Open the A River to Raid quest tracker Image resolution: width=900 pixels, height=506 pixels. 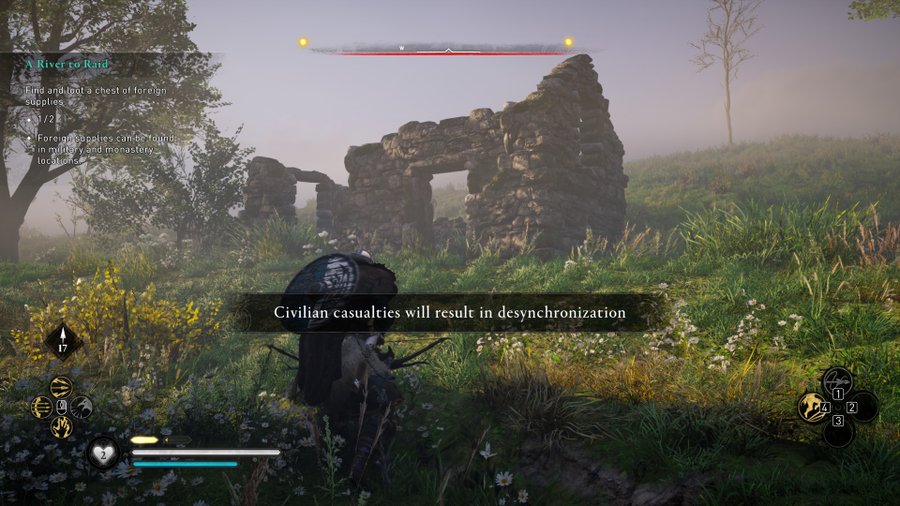pos(66,65)
